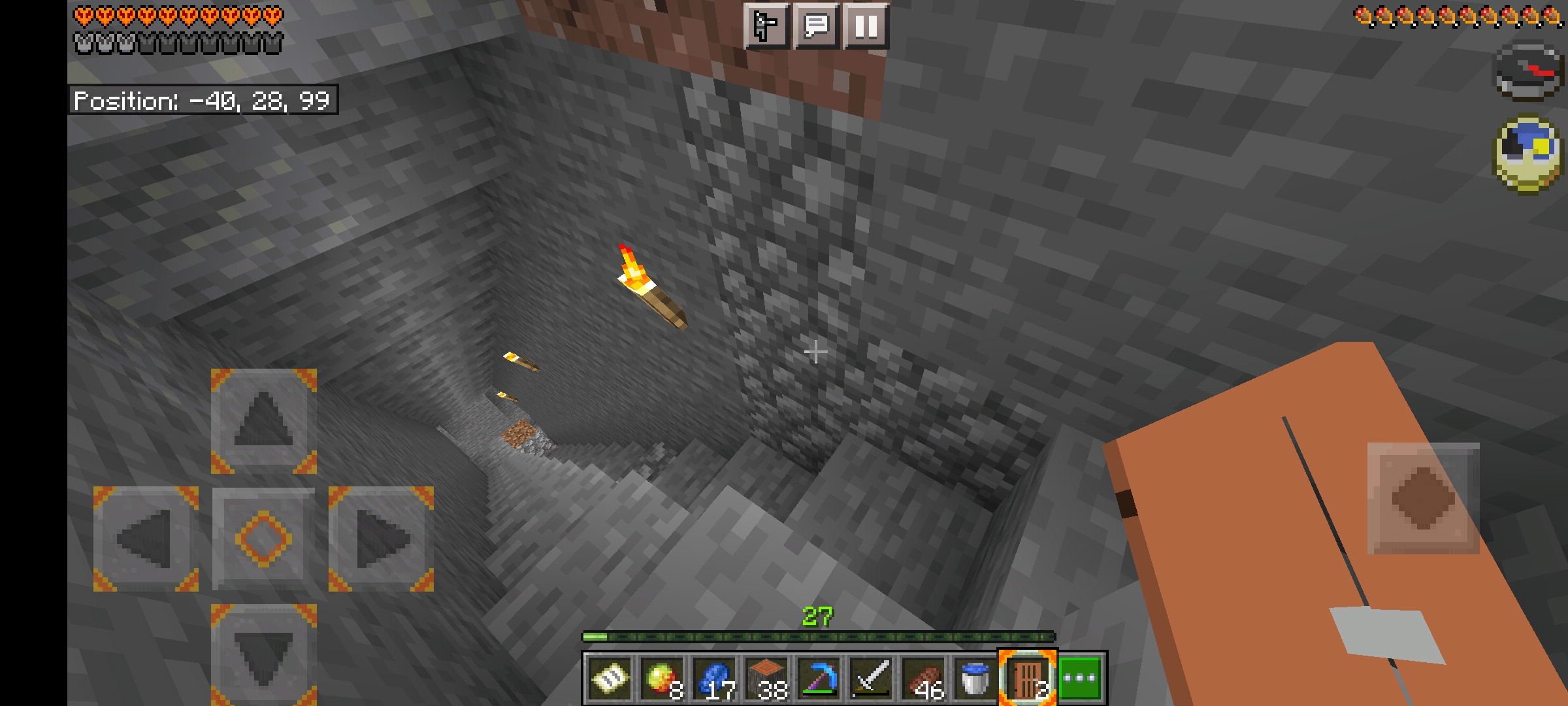The image size is (1568, 706).
Task: Tap the center d-pad sneak button
Action: (x=263, y=538)
